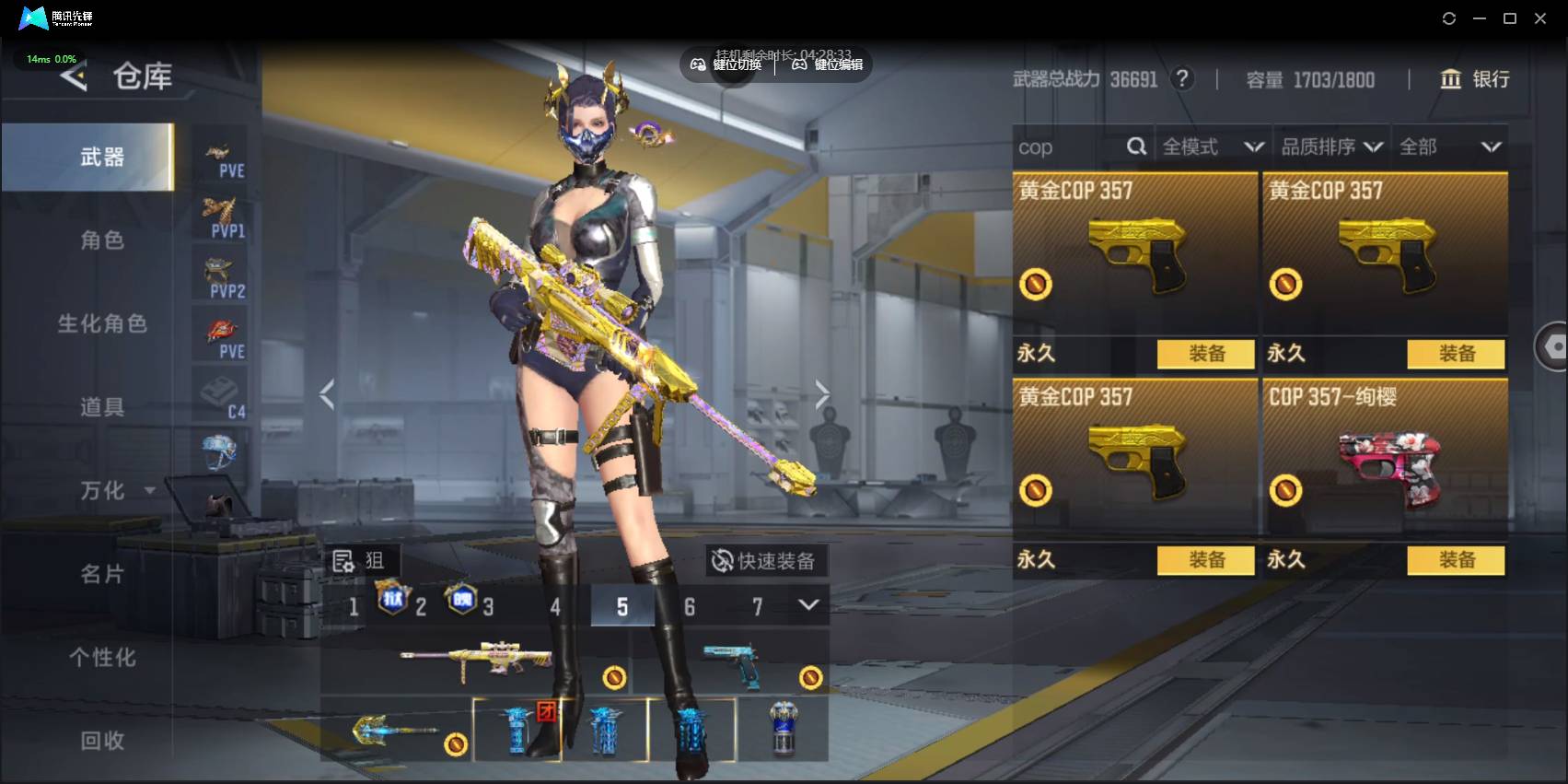Activate the 快速装备 quick equip button
Viewport: 1568px width, 784px height.
pyautogui.click(x=764, y=561)
